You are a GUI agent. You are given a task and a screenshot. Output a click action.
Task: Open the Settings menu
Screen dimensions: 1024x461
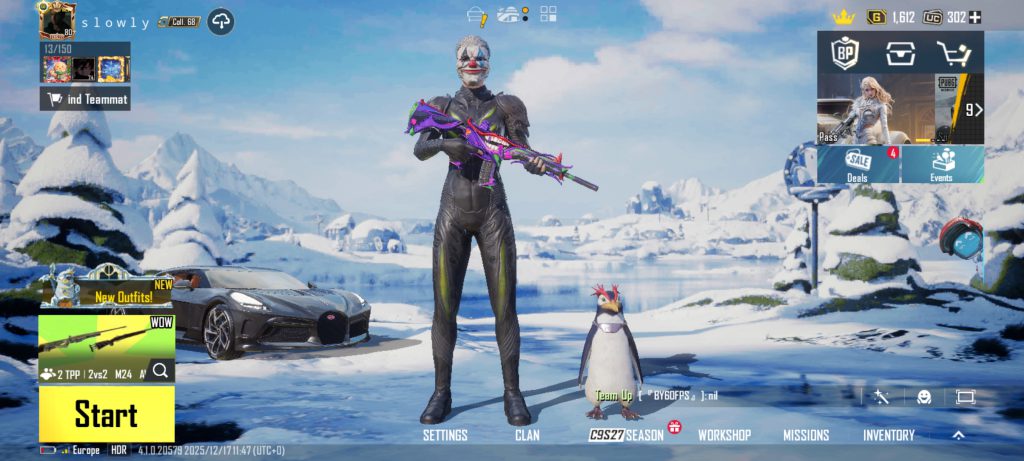click(445, 436)
